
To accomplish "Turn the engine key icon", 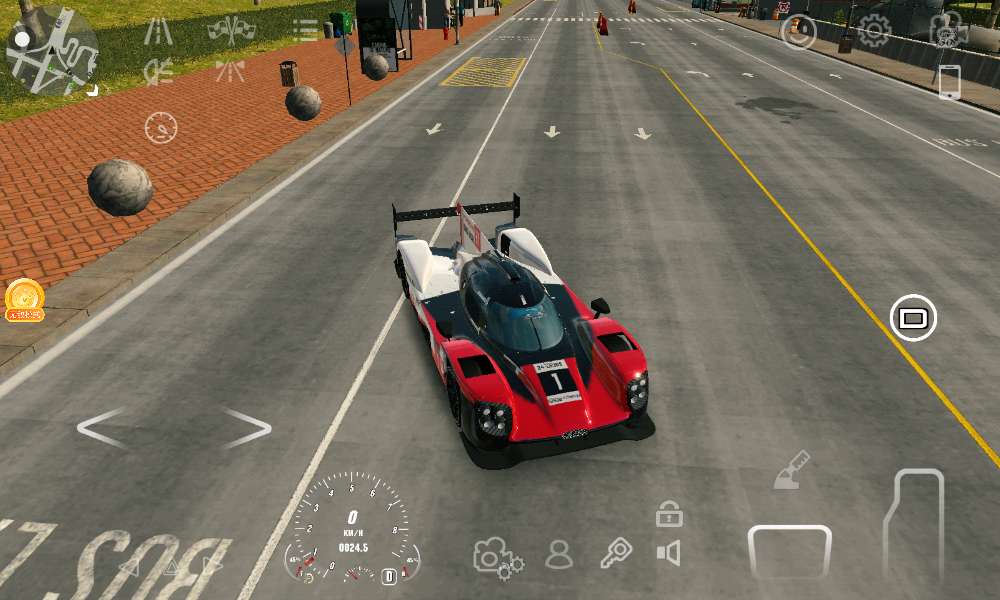I will 616,553.
